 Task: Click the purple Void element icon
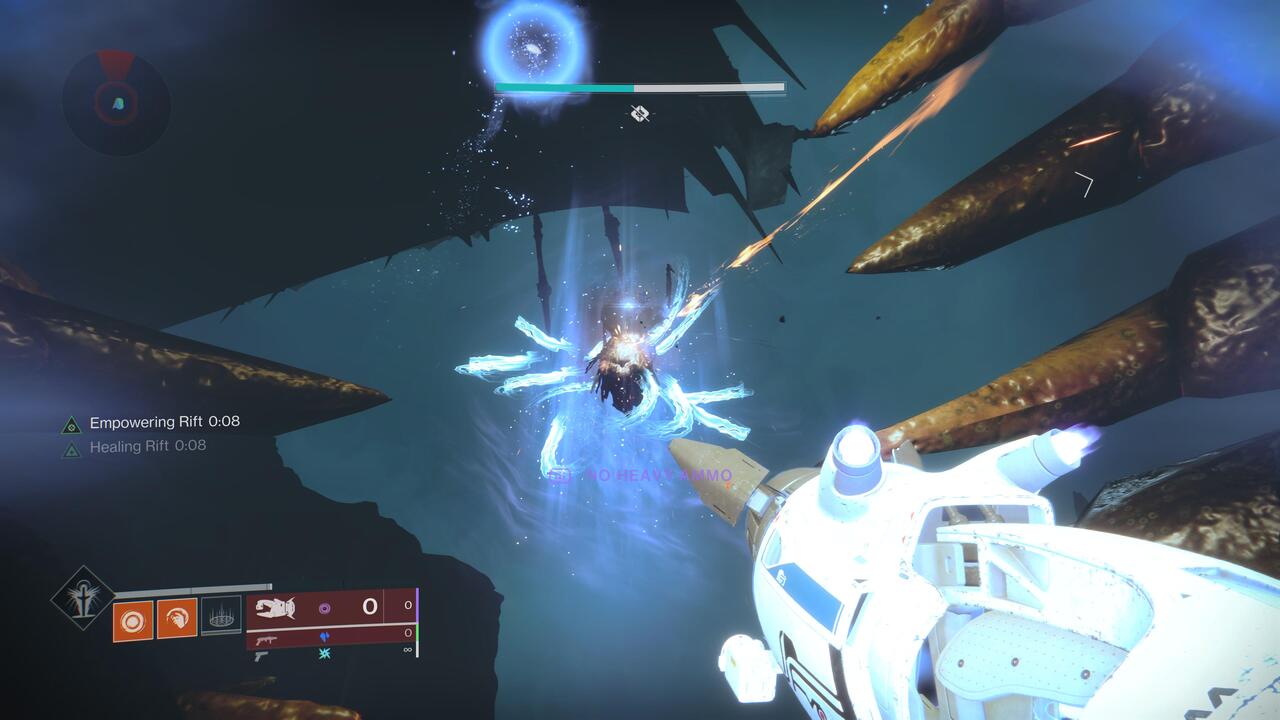pyautogui.click(x=325, y=609)
